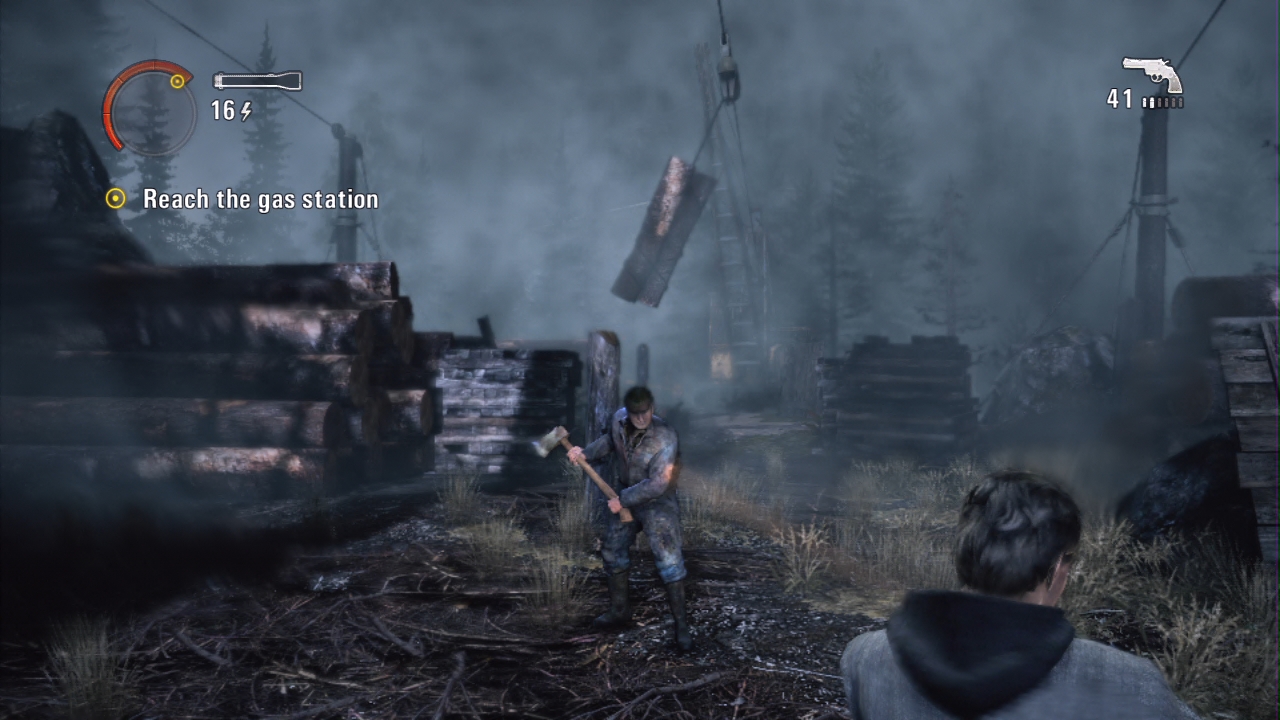Open the 'Reach the gas station' objective
This screenshot has height=720, width=1280.
tap(260, 199)
